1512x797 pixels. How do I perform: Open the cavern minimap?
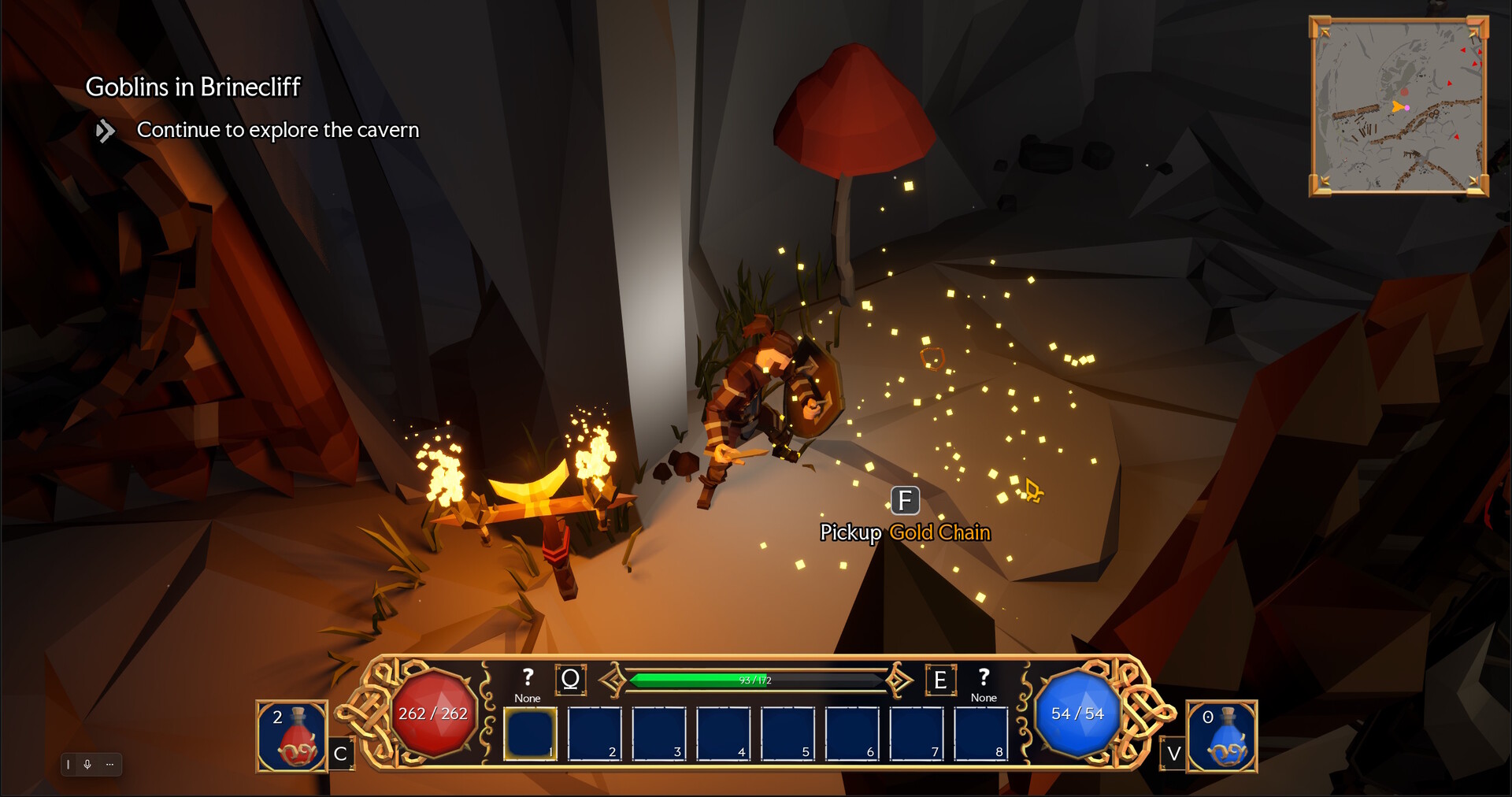1399,106
